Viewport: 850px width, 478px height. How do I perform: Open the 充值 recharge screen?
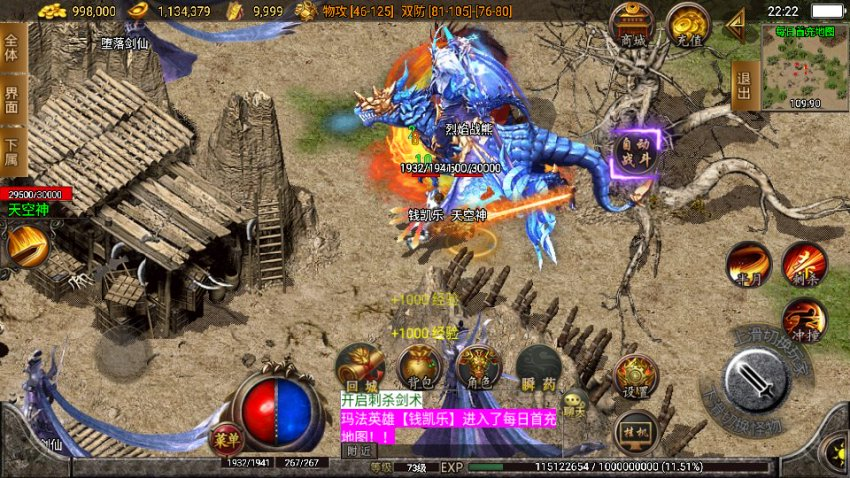click(687, 24)
